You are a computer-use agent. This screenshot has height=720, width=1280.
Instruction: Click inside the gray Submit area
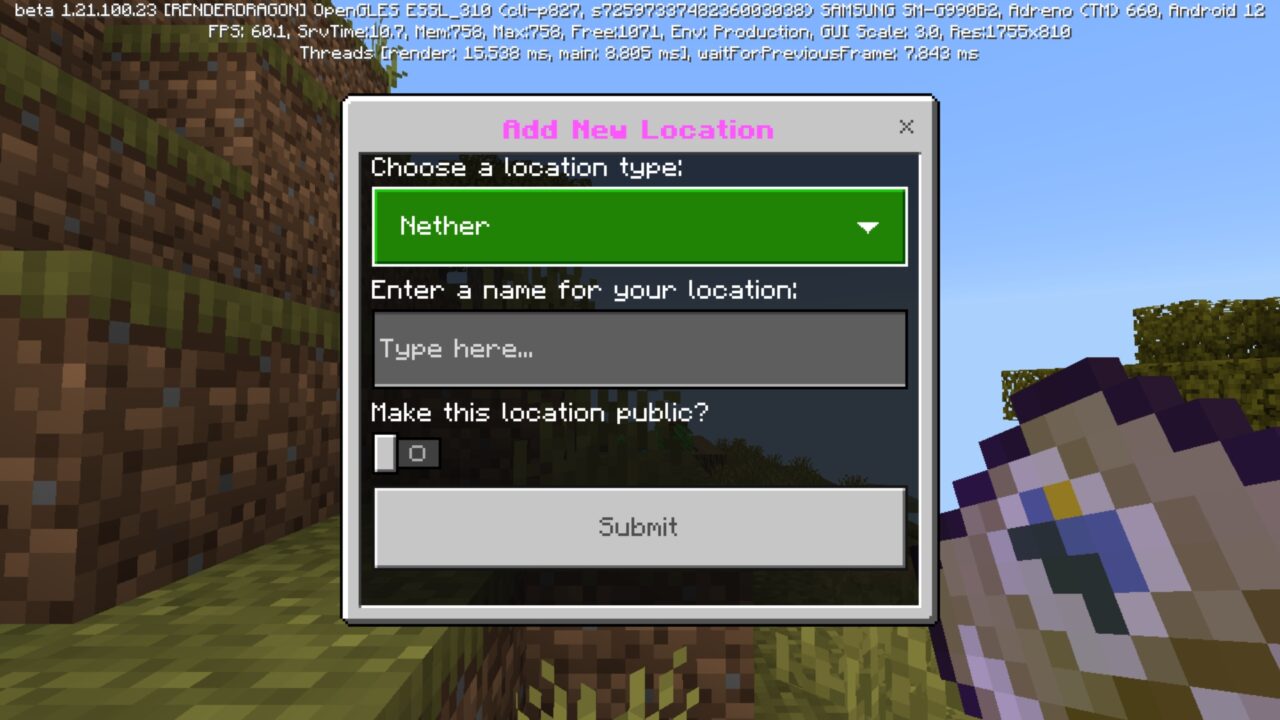pos(638,527)
